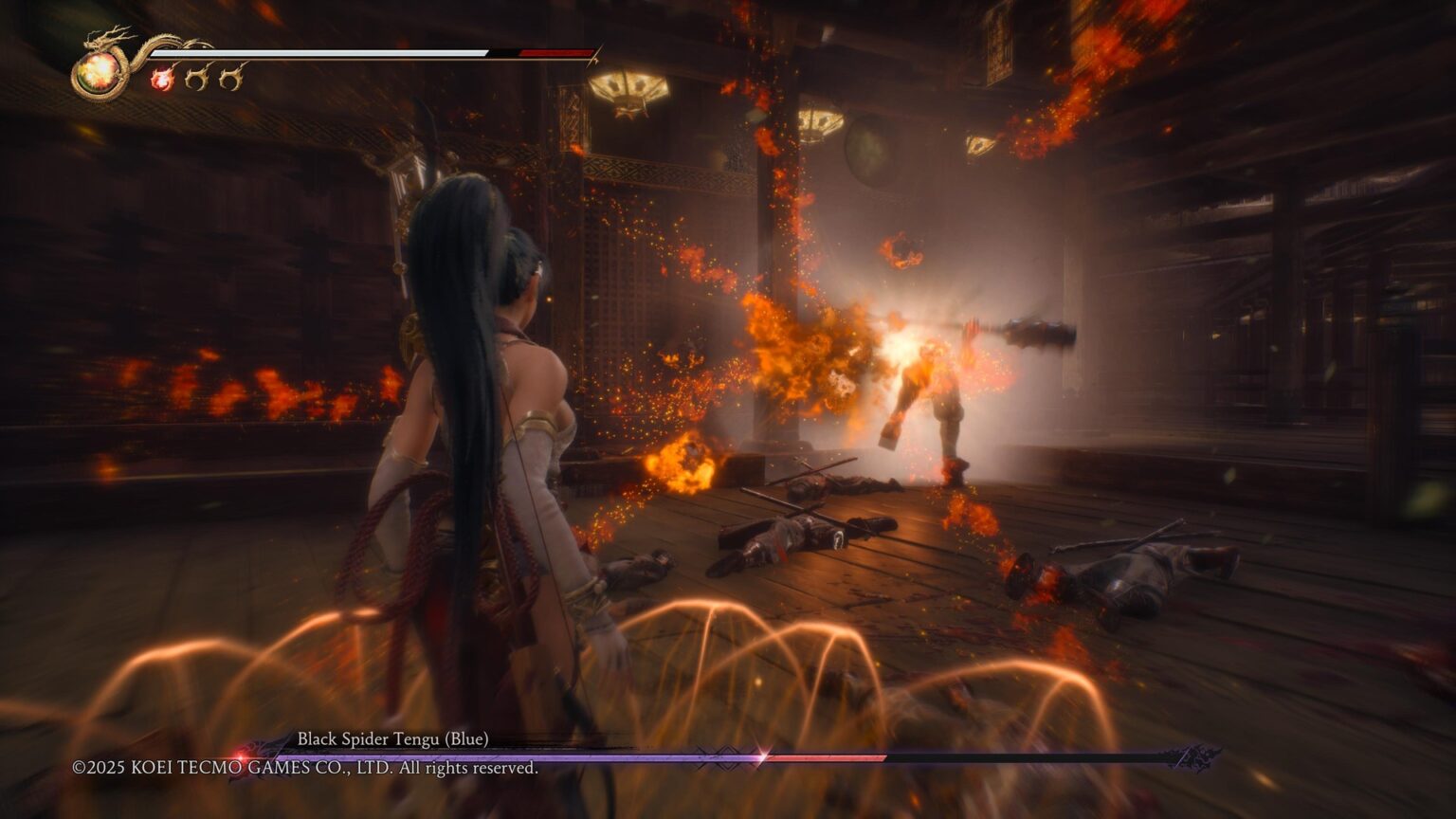
Task: Click the dark flourish at the boss bar's right end
Action: pos(1190,756)
